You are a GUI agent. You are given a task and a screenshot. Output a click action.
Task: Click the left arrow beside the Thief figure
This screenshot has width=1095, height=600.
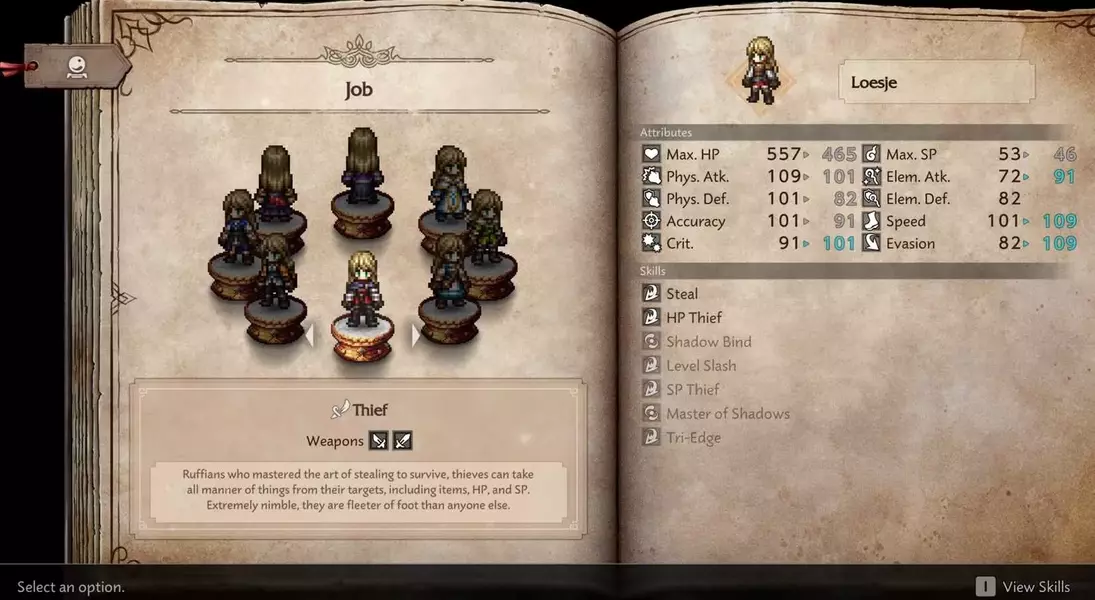coord(309,336)
